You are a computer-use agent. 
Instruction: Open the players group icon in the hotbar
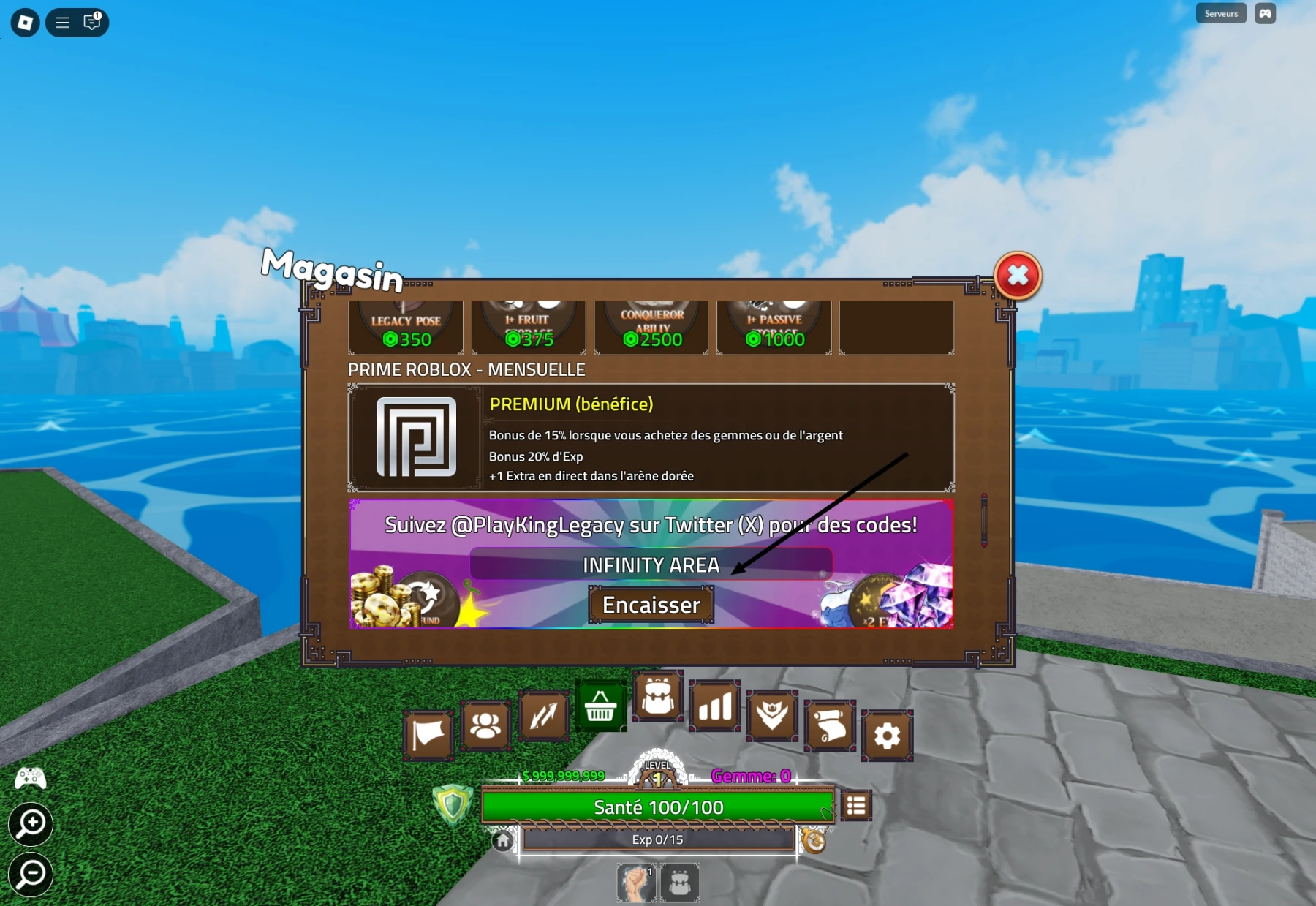point(485,725)
